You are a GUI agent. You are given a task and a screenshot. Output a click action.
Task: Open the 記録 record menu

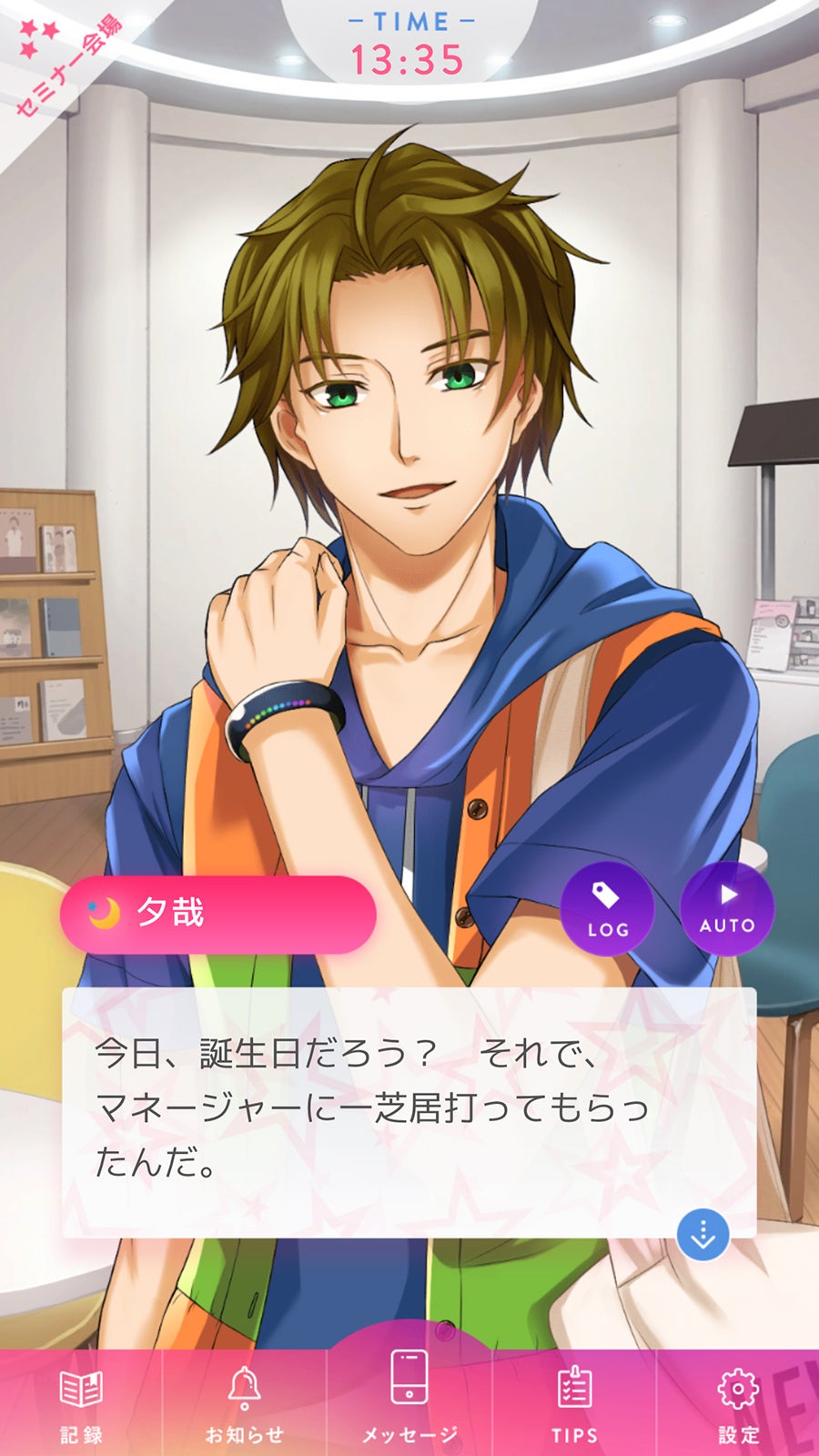click(x=81, y=1402)
